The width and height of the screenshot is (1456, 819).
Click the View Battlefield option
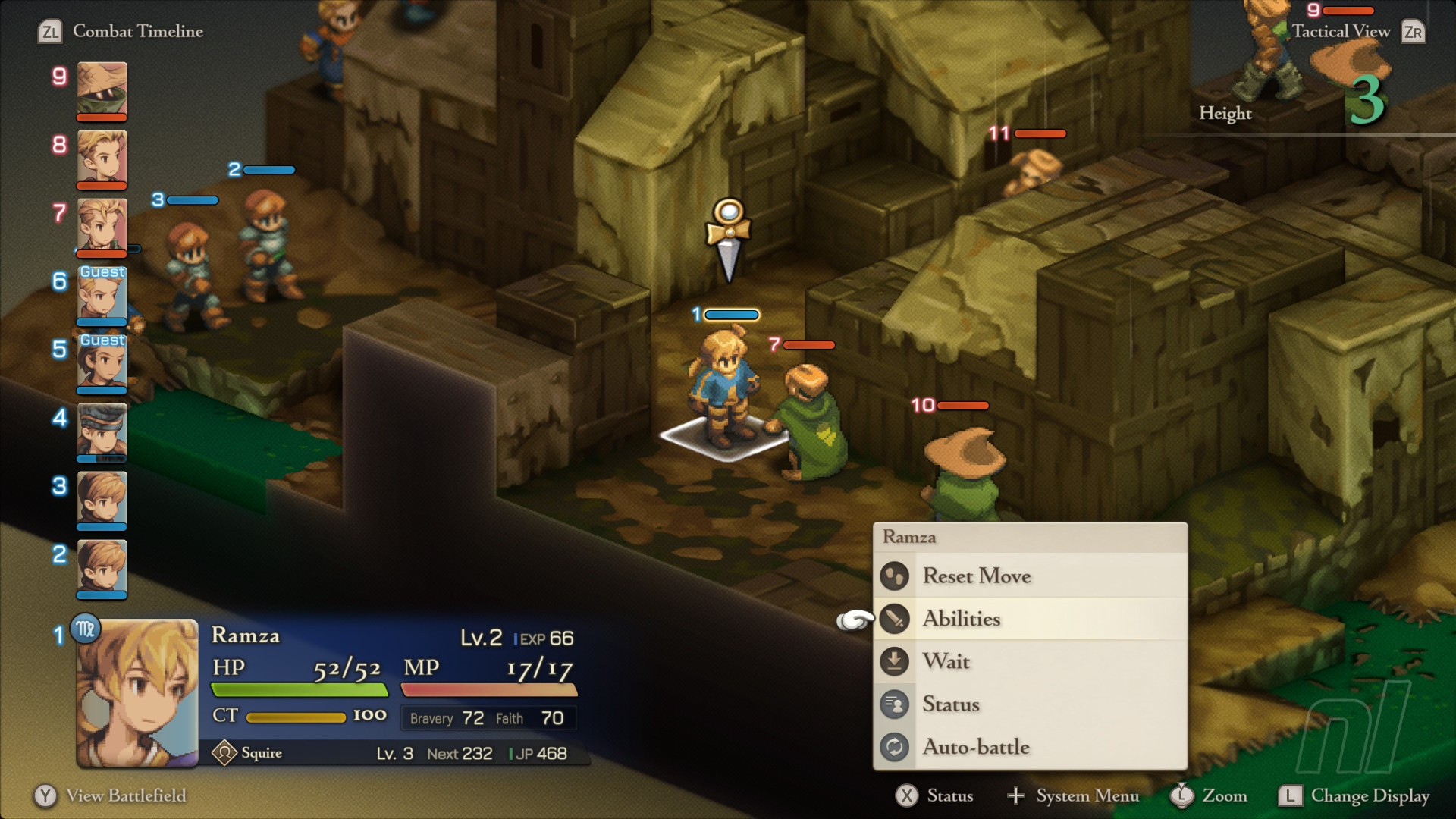[x=125, y=795]
